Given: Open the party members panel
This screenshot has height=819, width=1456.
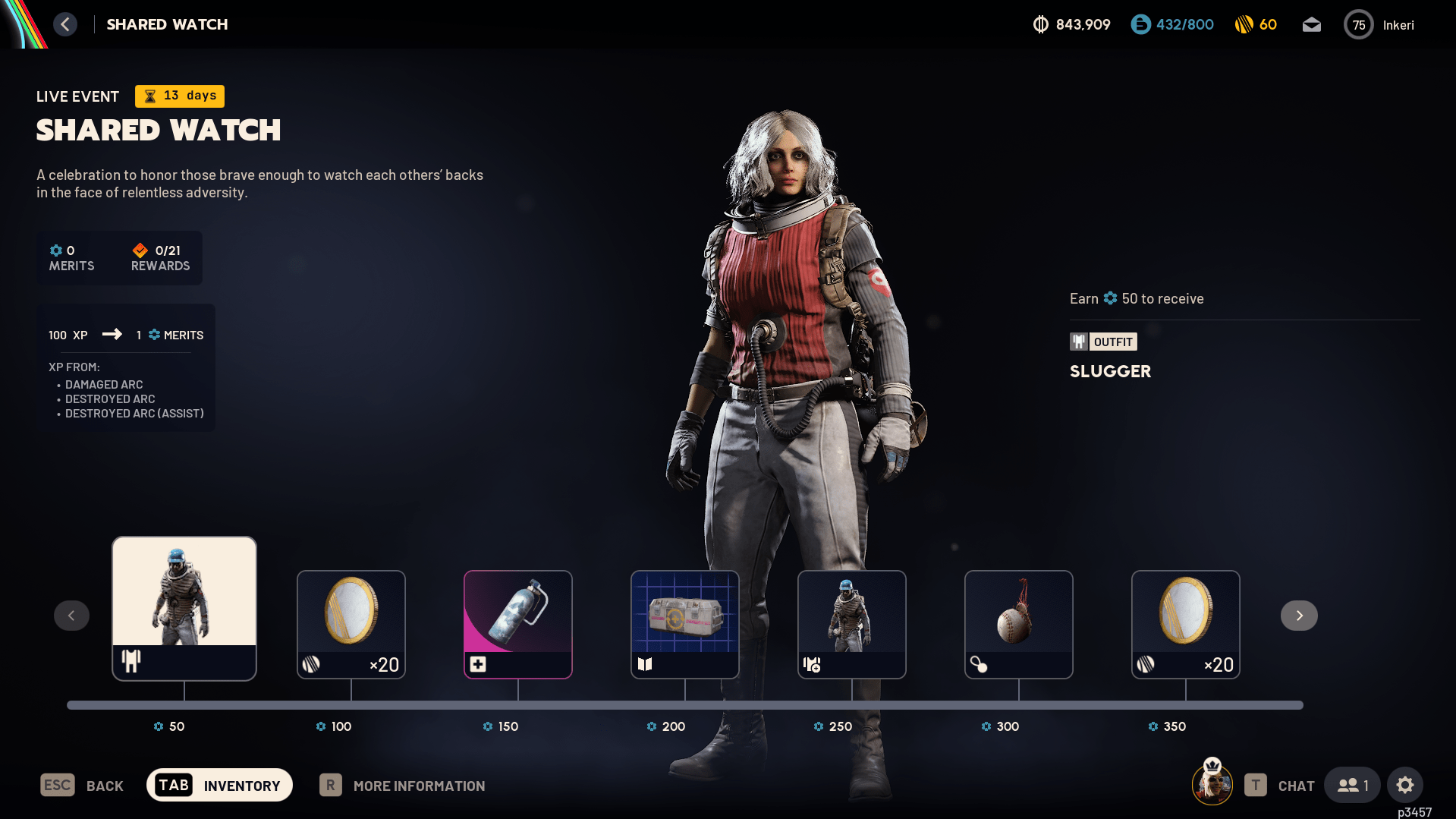Looking at the screenshot, I should click(1352, 786).
